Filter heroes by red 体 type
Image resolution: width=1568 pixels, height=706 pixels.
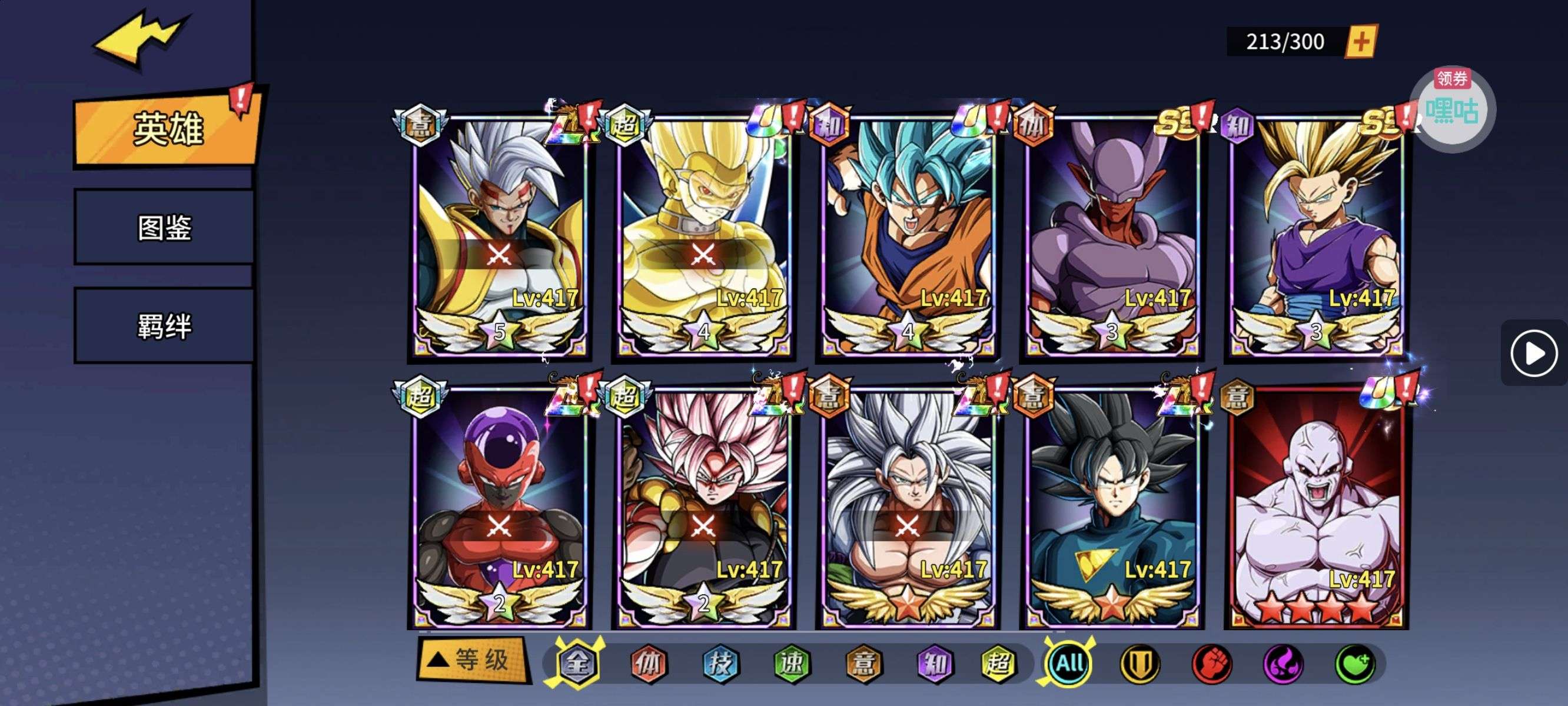click(x=649, y=664)
